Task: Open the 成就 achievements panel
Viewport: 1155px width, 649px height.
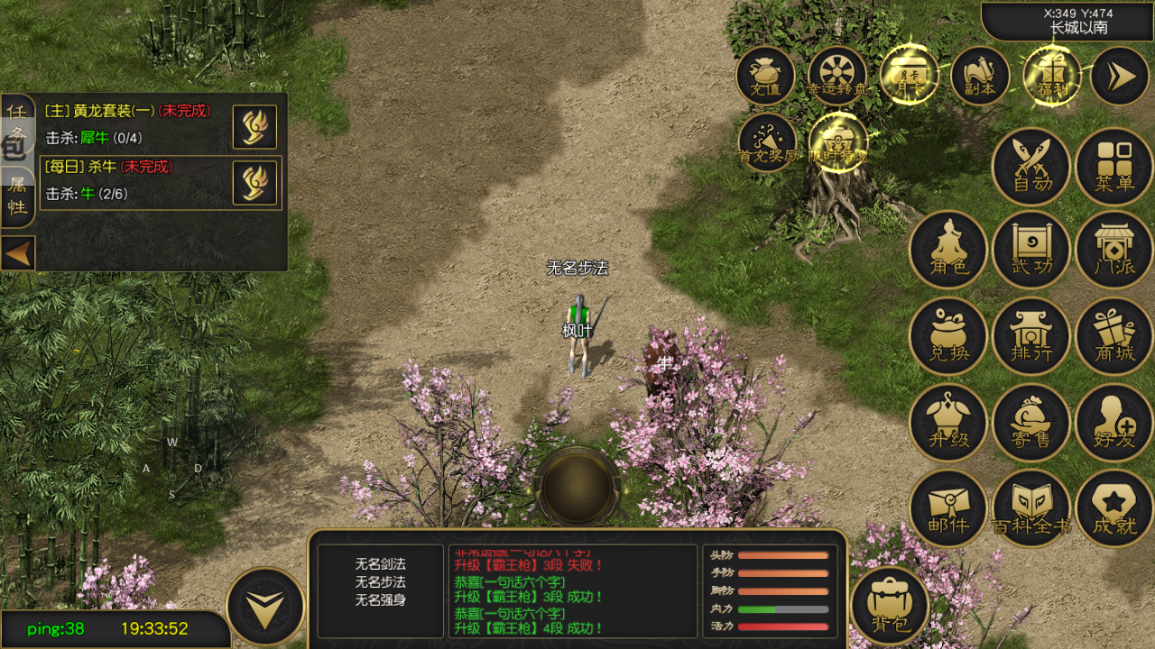Action: click(x=1114, y=508)
